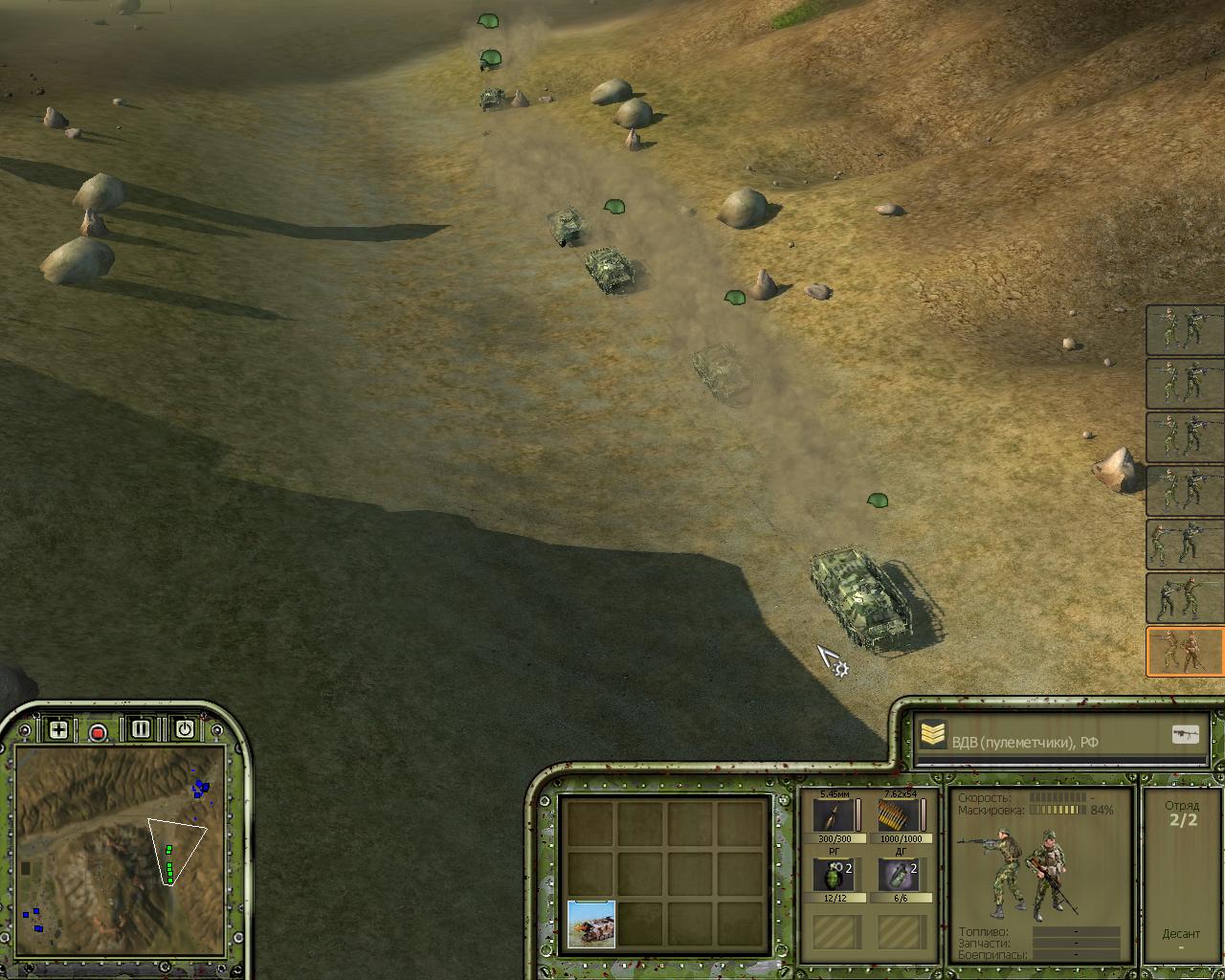Click the red record button
This screenshot has height=980, width=1225.
click(x=98, y=733)
